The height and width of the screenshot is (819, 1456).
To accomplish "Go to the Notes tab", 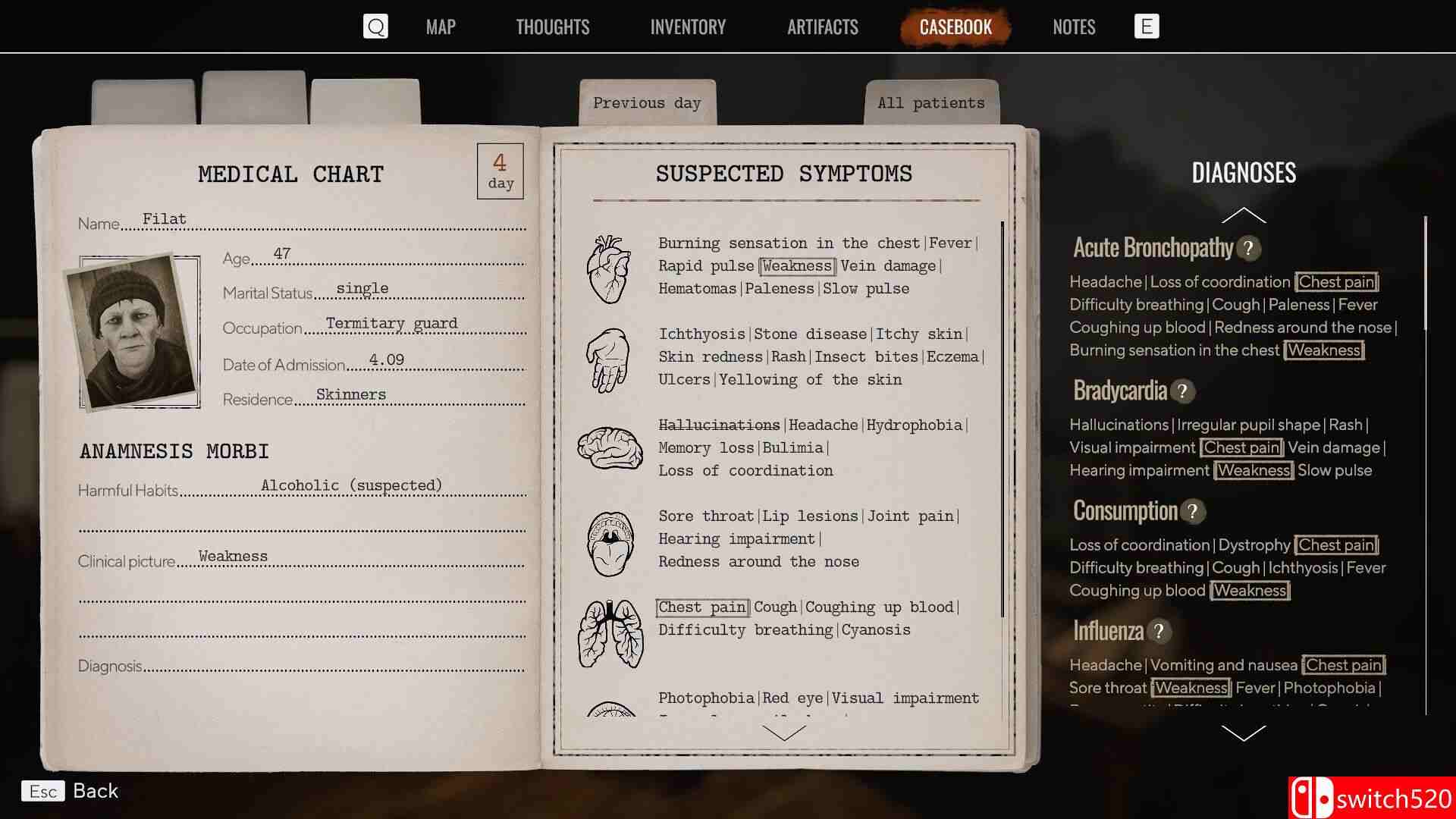I will (1074, 27).
